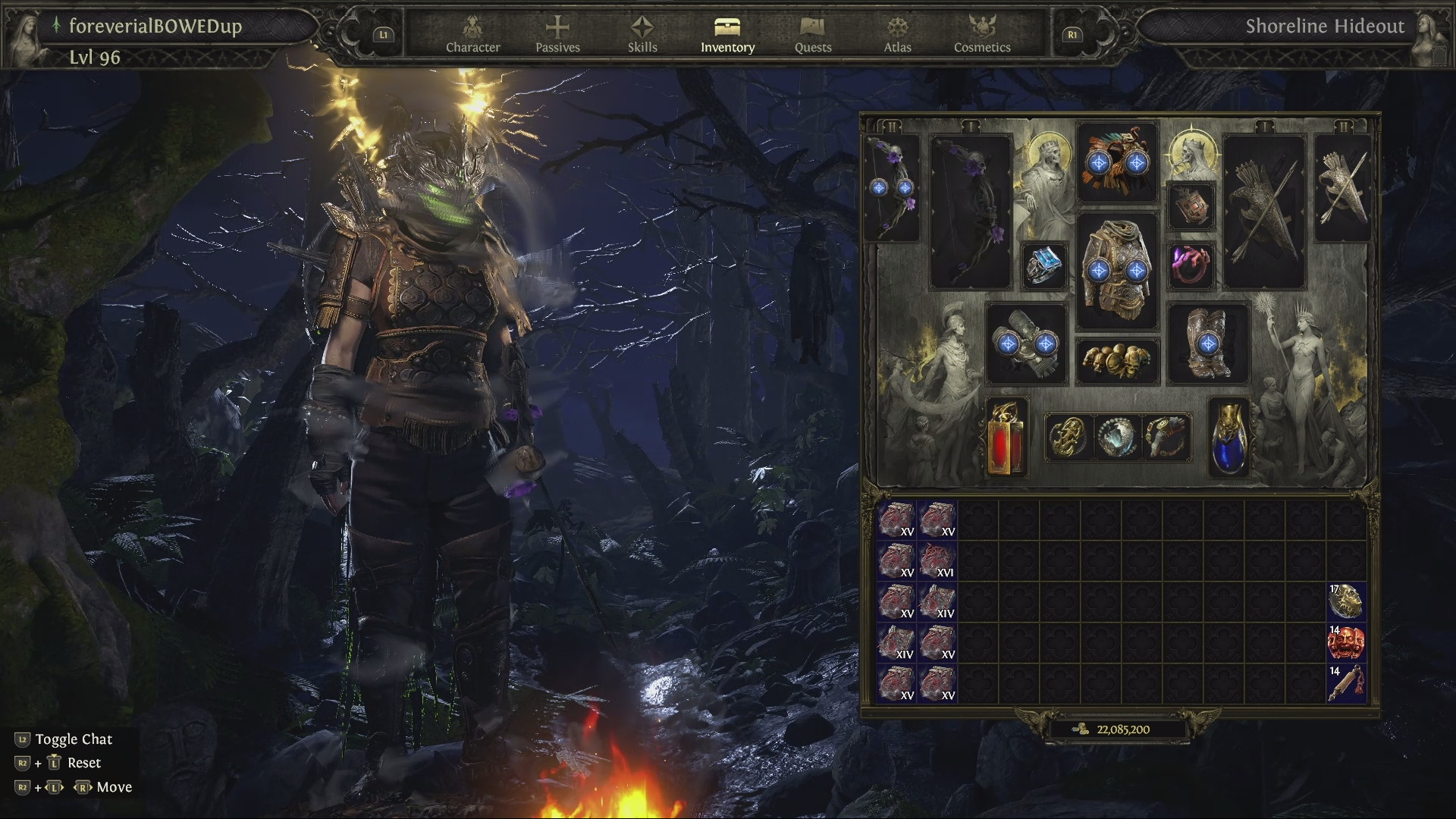Click the golden skull belt
Viewport: 1456px width, 819px height.
tap(1118, 362)
